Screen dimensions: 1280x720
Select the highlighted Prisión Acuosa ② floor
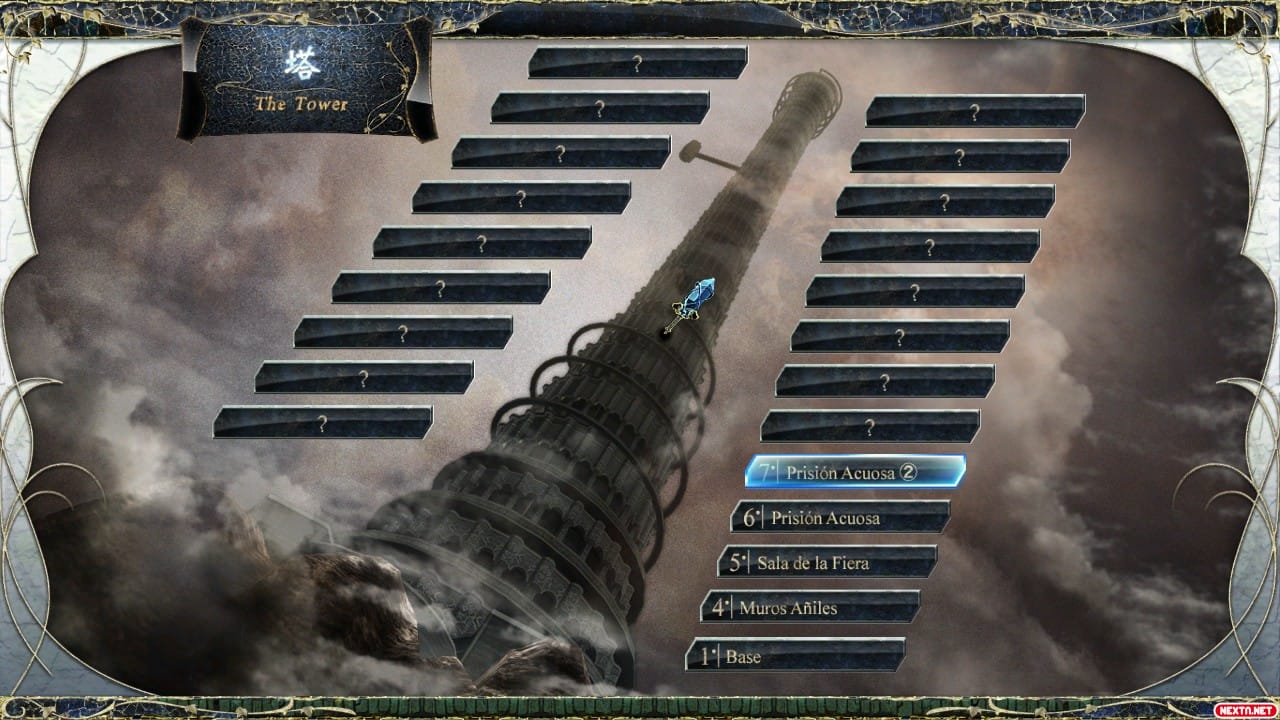click(x=850, y=473)
